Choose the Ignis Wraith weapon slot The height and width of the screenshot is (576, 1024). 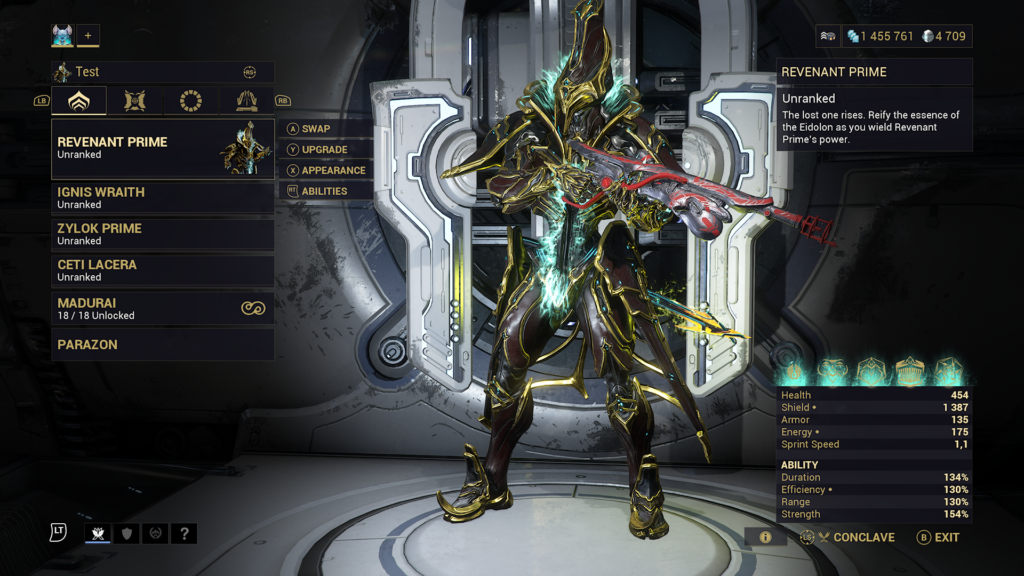tap(163, 197)
